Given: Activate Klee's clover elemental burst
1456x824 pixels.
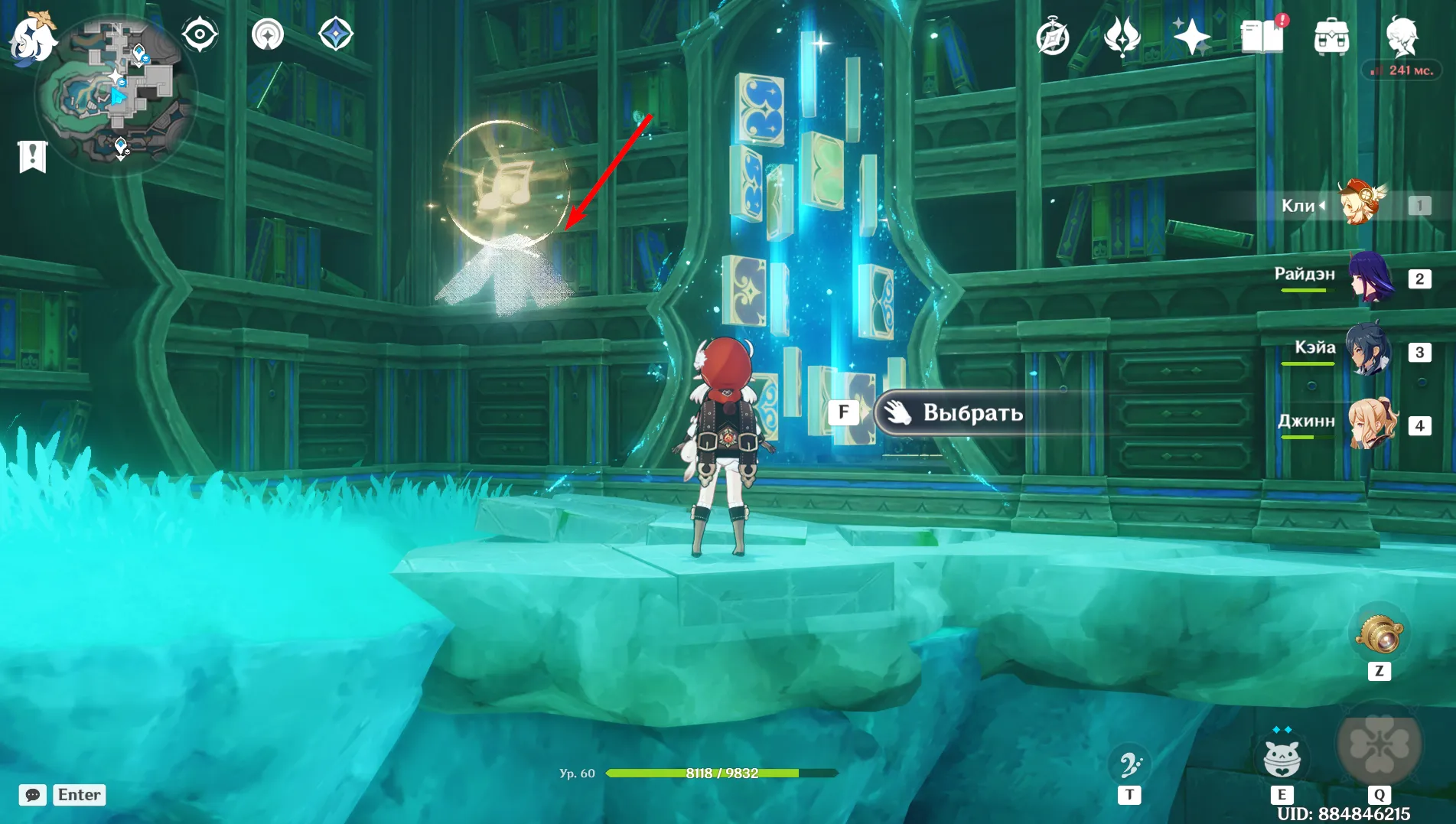Looking at the screenshot, I should point(1379,744).
